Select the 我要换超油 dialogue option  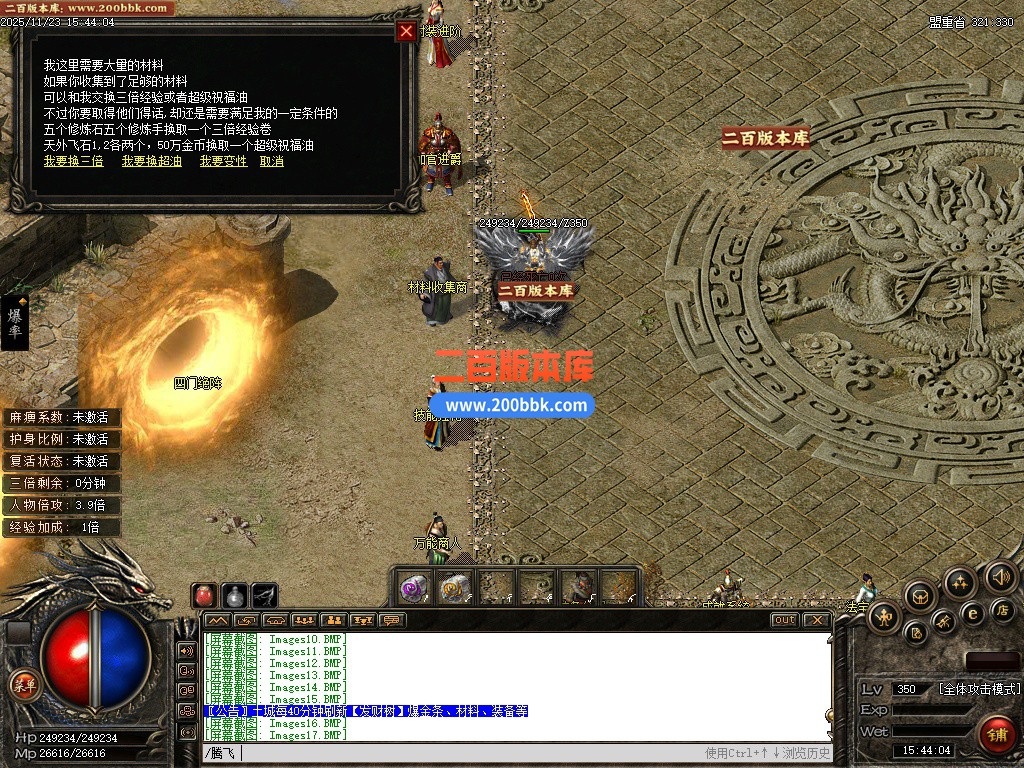(x=152, y=161)
